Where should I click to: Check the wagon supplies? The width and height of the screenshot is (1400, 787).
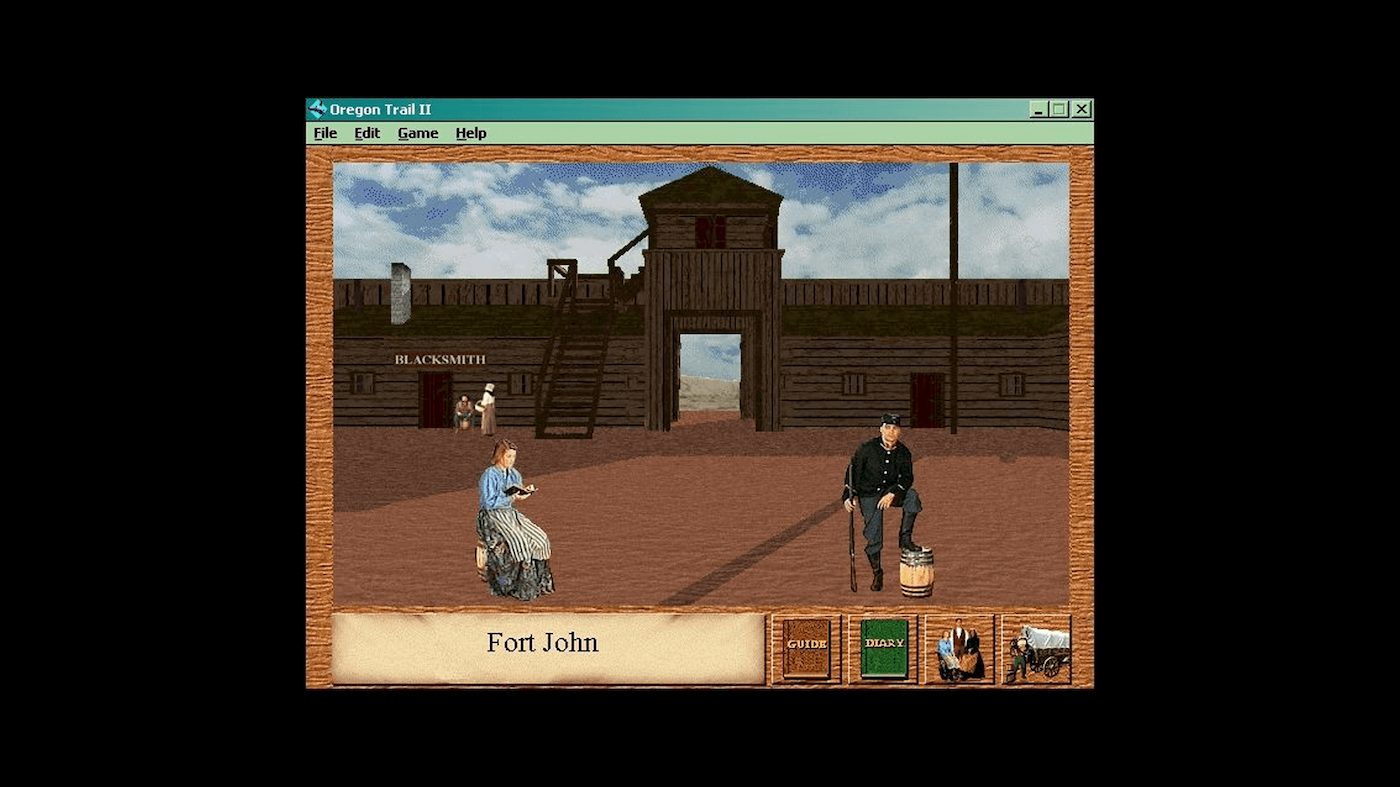tap(1037, 646)
